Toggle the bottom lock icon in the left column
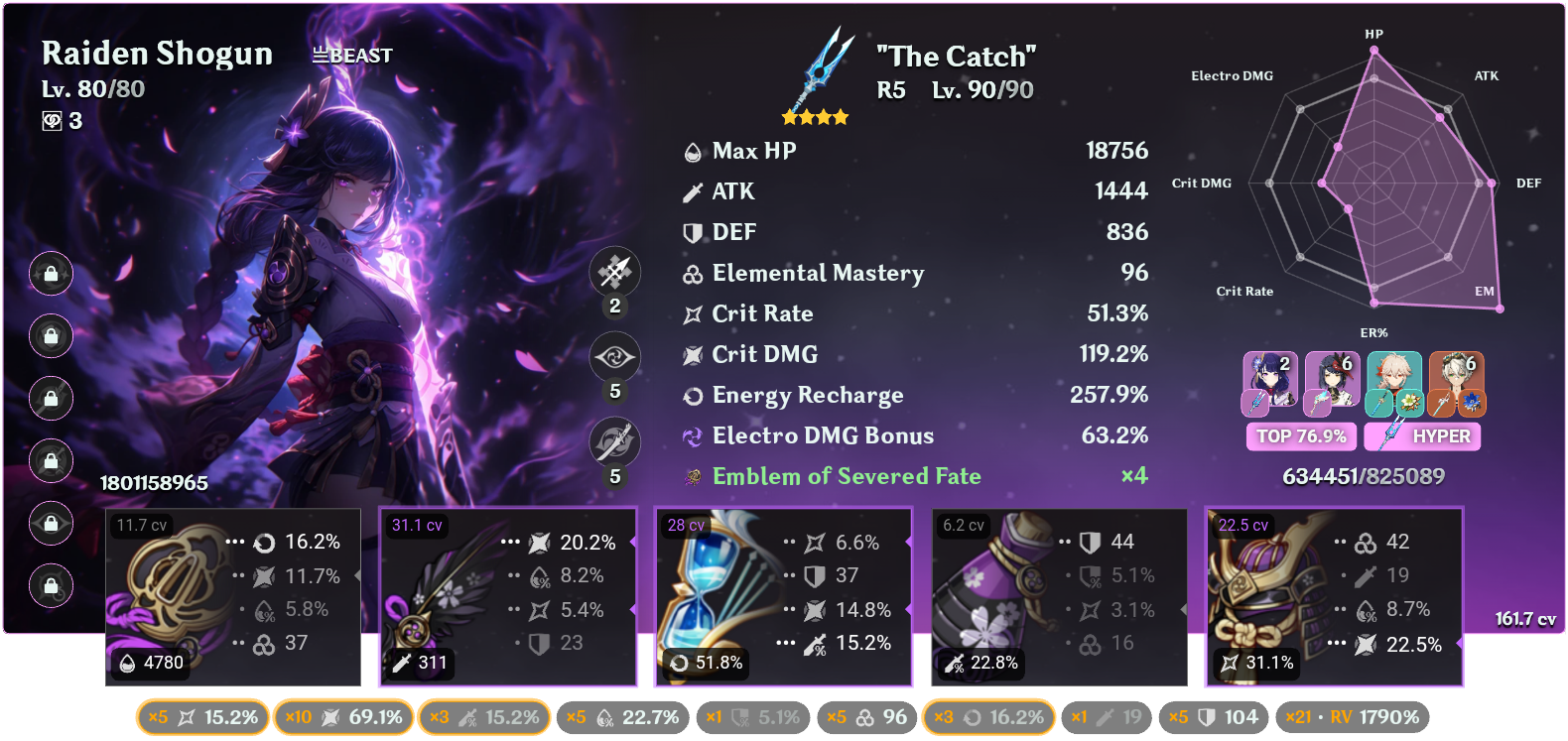Image resolution: width=1568 pixels, height=741 pixels. [x=51, y=586]
